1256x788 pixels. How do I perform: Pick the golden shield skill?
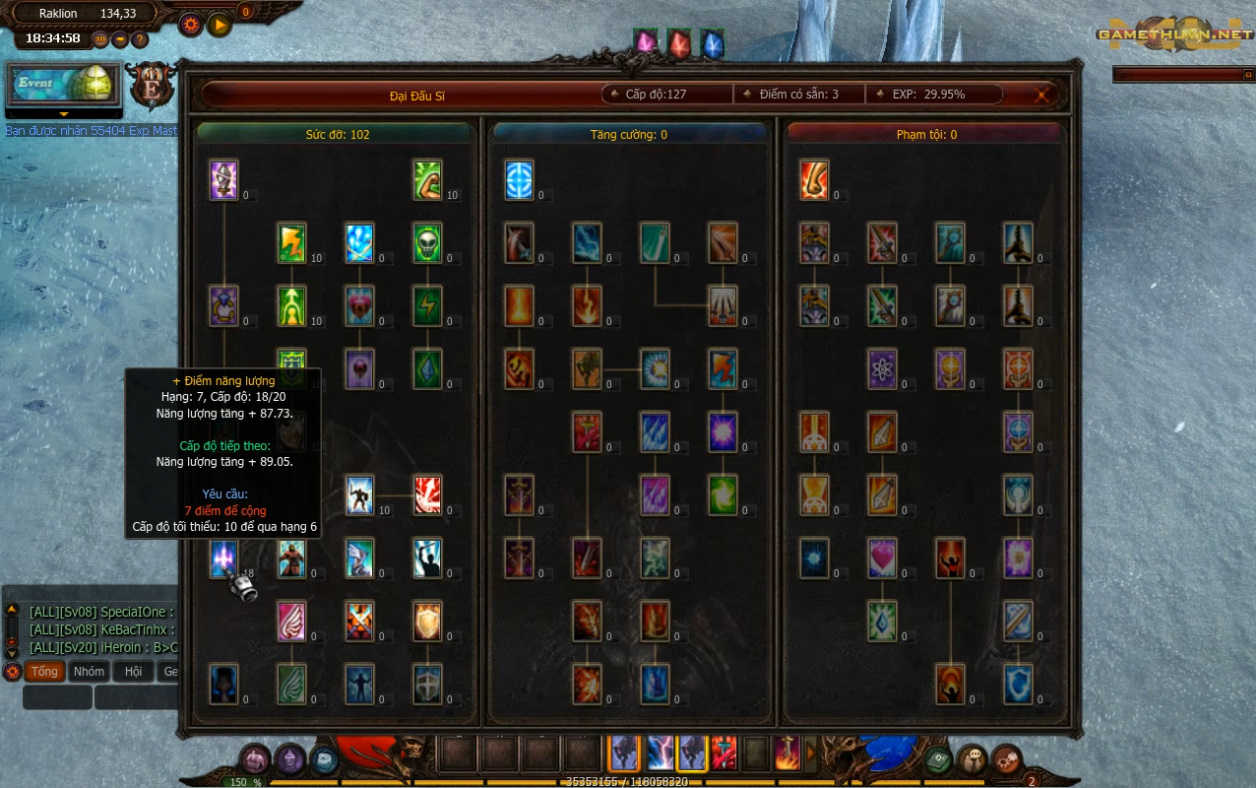[x=428, y=621]
